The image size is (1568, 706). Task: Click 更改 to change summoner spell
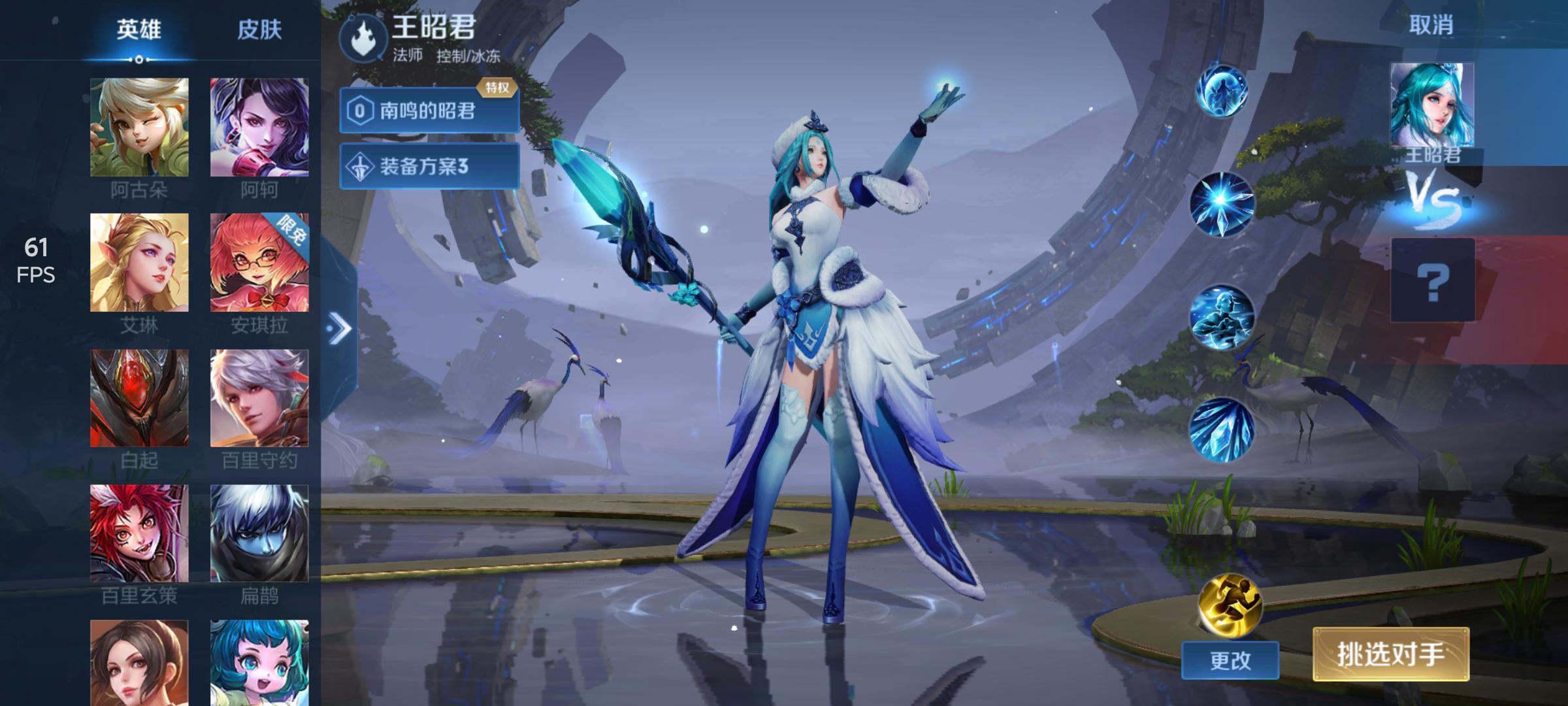(1230, 660)
